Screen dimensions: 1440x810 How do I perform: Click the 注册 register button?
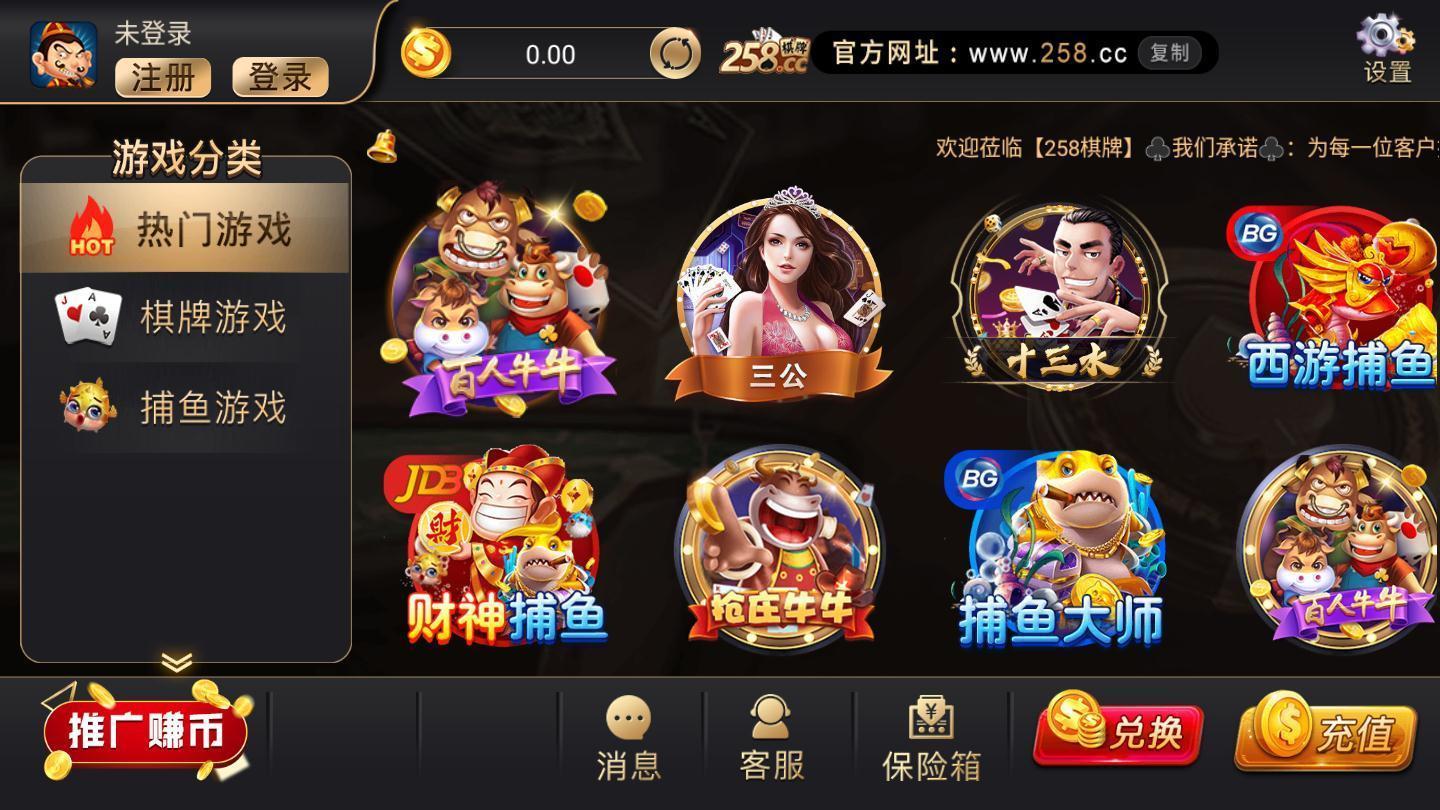click(x=162, y=79)
